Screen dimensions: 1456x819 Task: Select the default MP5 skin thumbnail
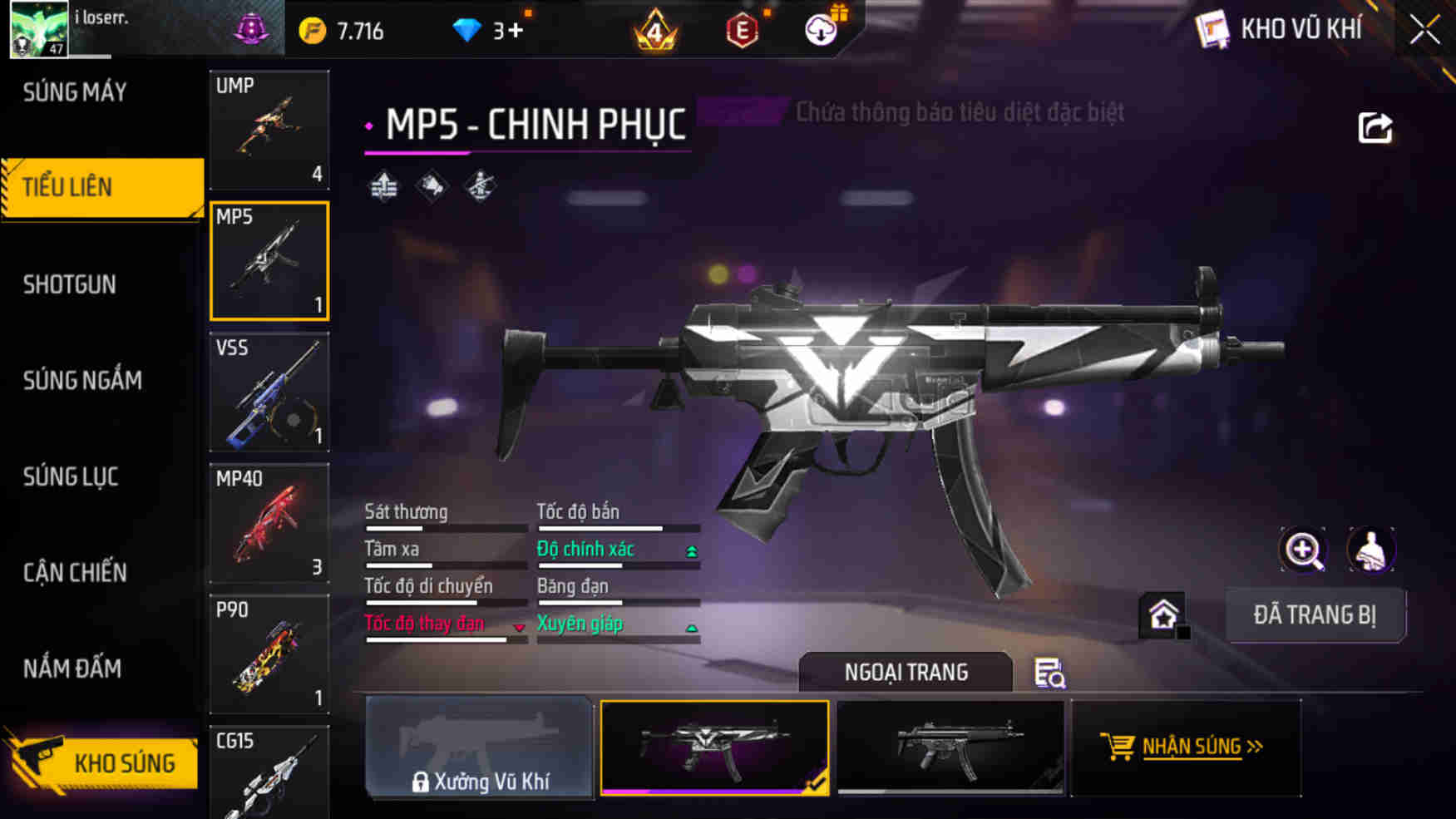pyautogui.click(x=953, y=748)
